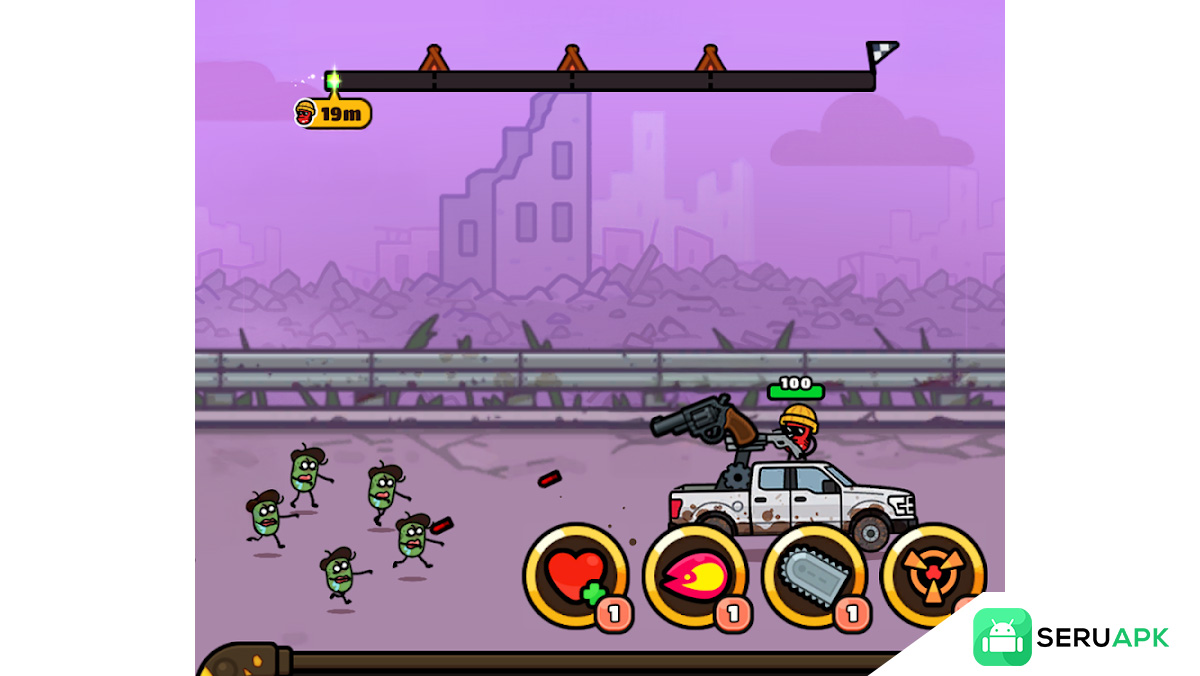
Task: Click the SeruAPK watermark logo
Action: click(x=1070, y=637)
